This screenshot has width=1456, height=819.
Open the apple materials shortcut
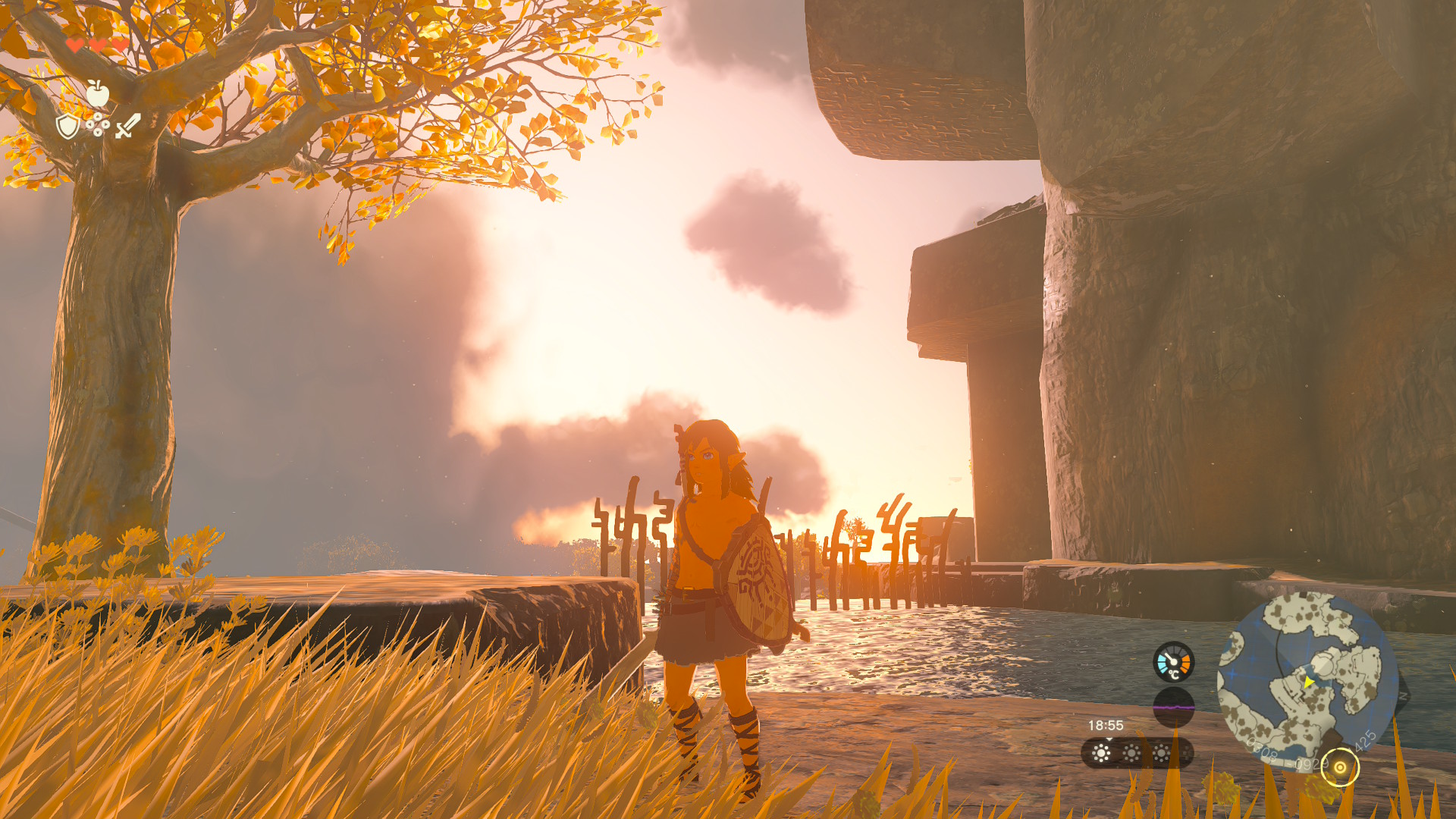click(97, 94)
